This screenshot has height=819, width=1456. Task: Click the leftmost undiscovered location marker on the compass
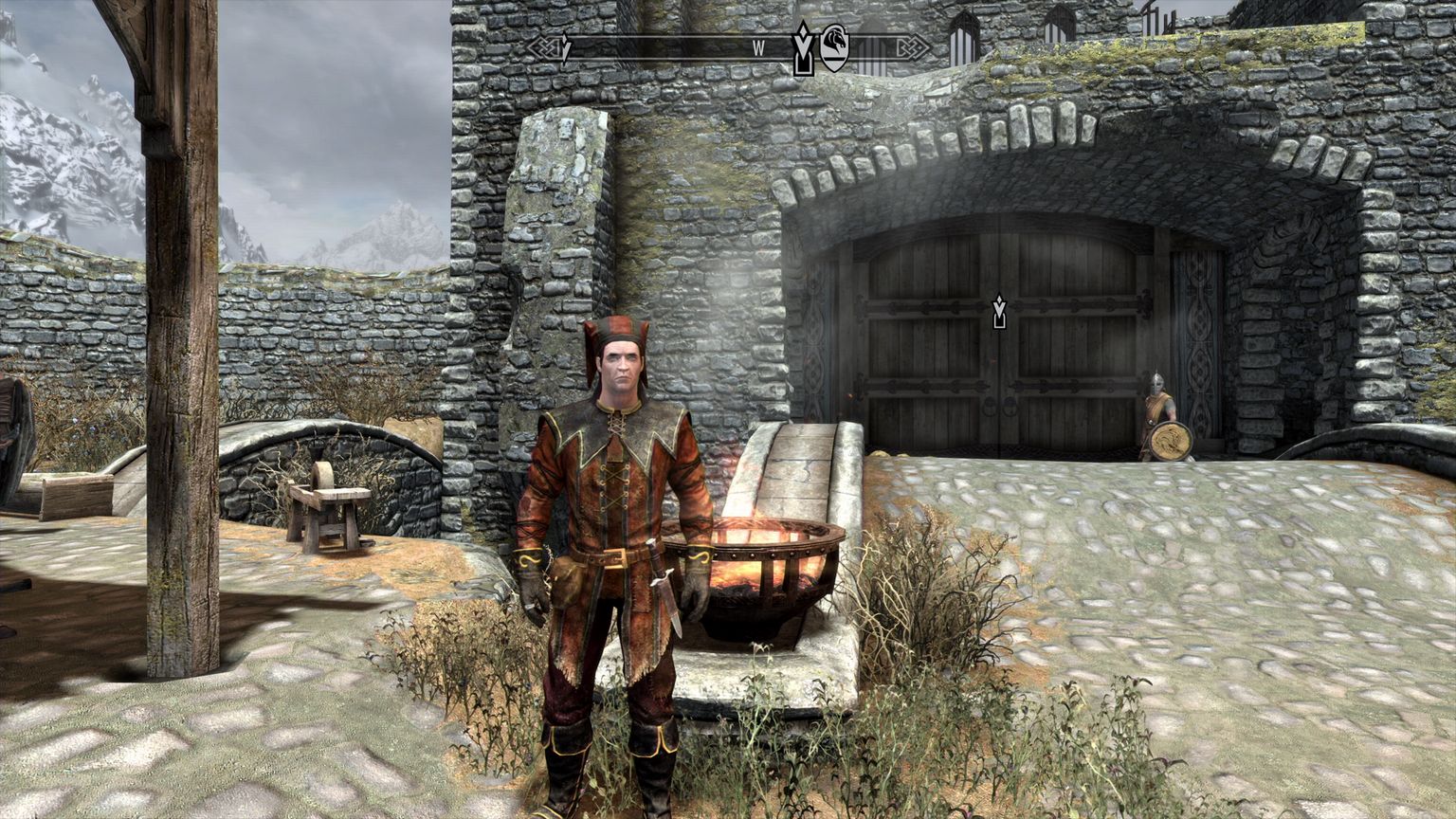[565, 45]
